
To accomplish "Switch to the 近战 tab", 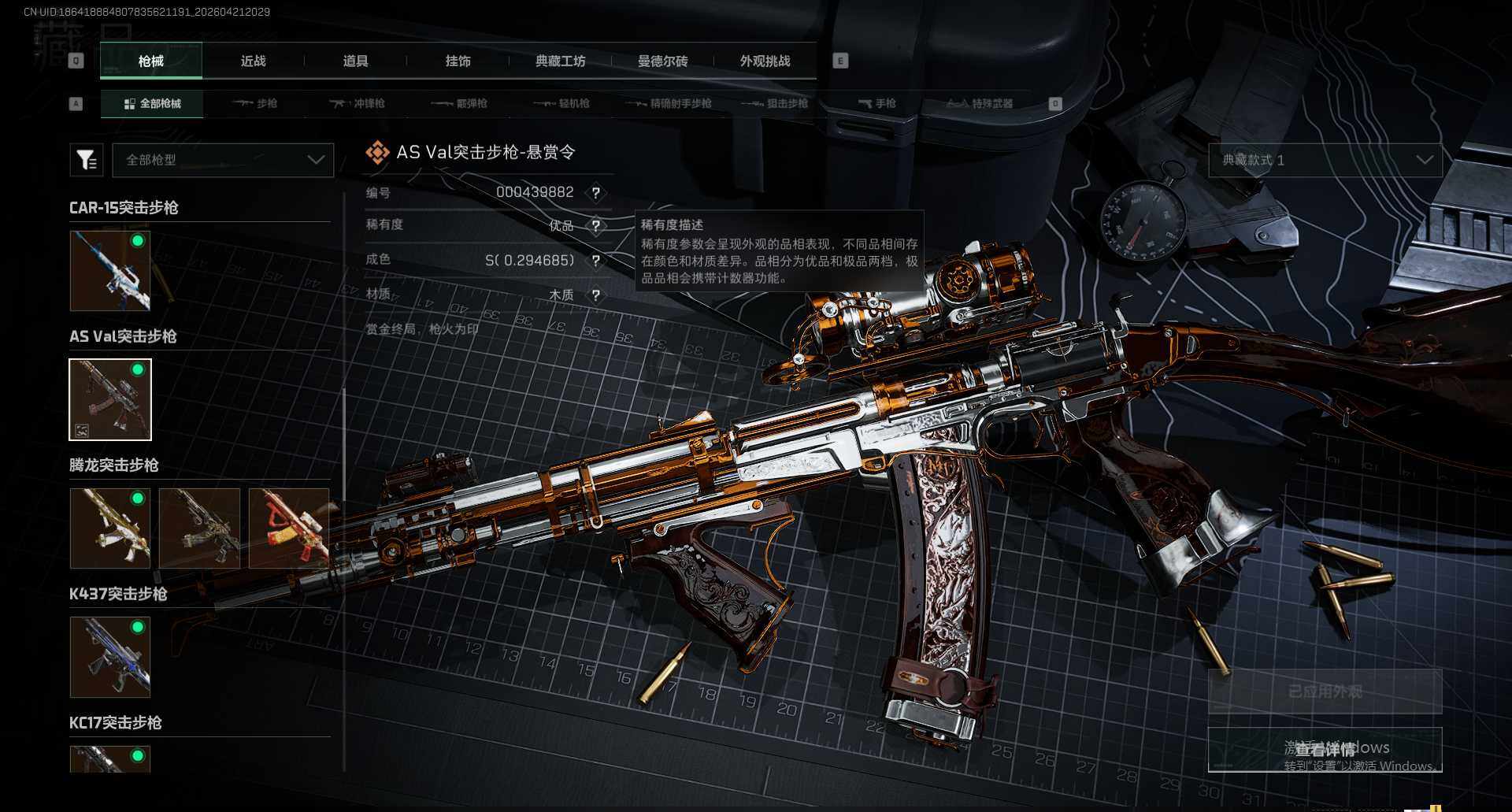I will tap(253, 61).
